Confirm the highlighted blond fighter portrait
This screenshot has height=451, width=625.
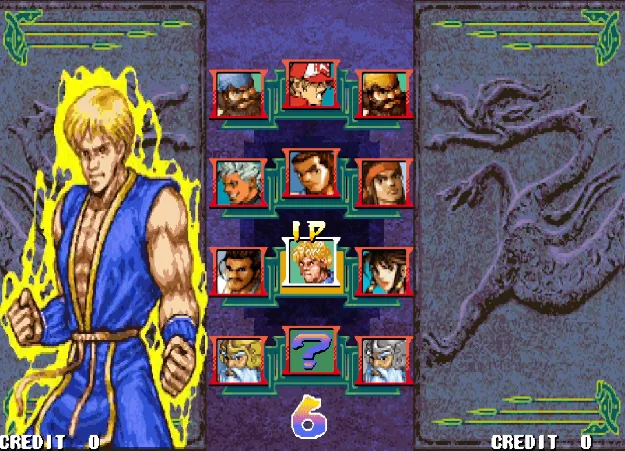(312, 263)
